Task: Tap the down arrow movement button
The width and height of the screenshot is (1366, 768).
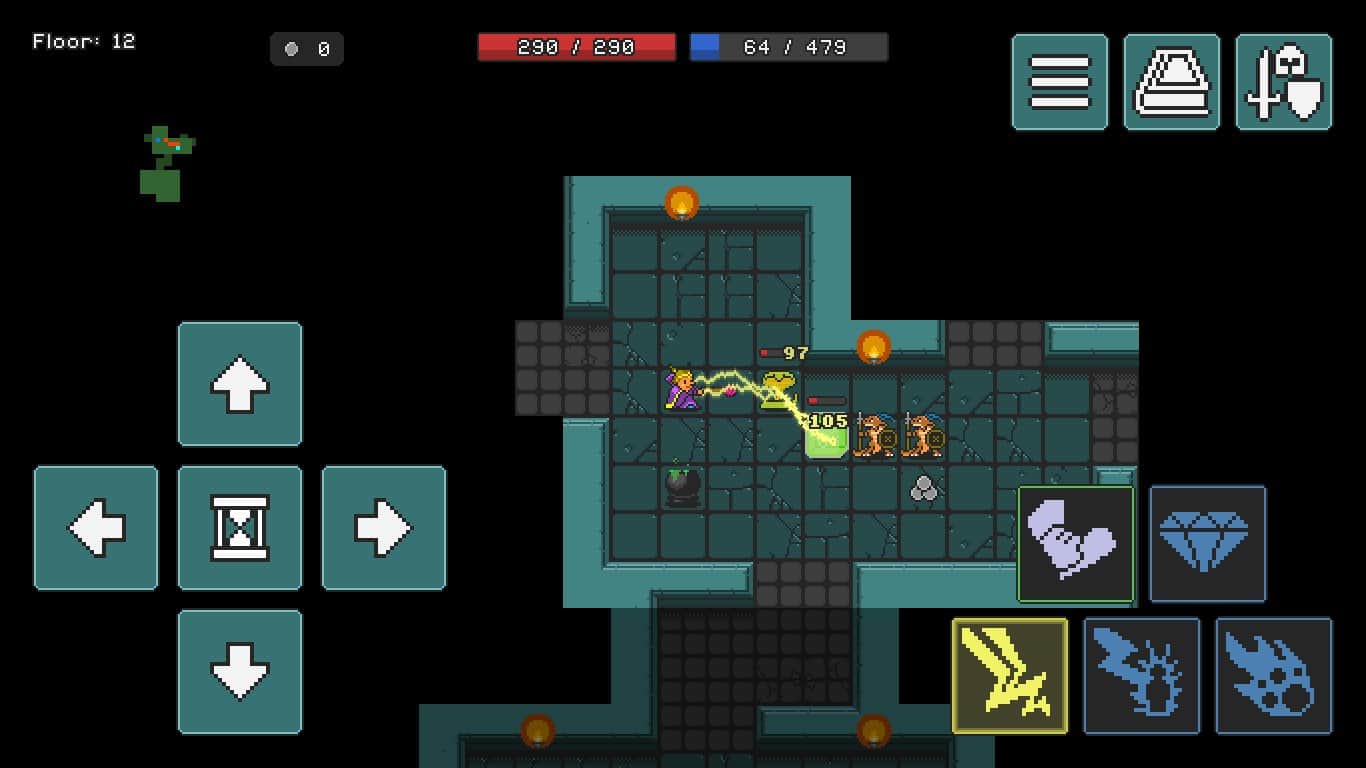Action: tap(240, 672)
